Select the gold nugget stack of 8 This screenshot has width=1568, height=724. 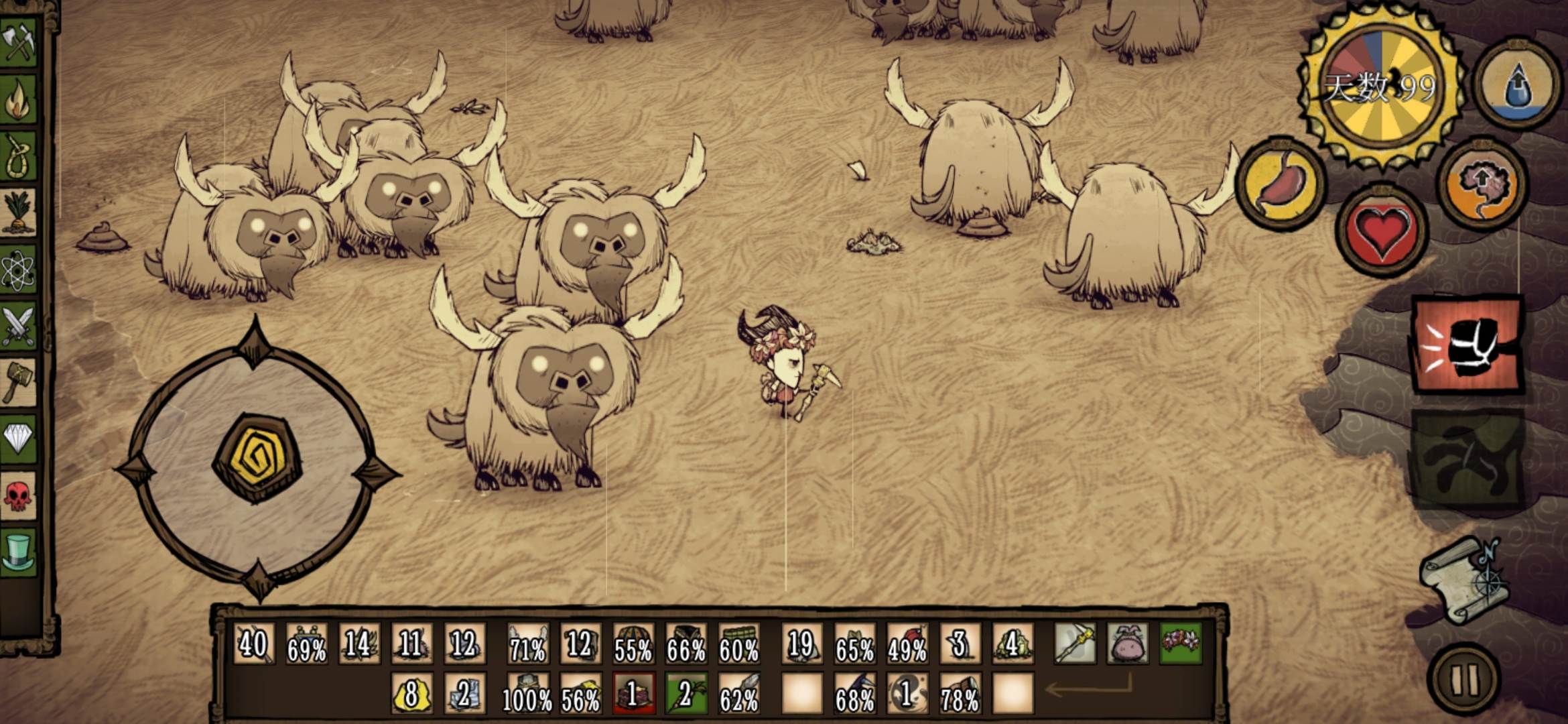(x=411, y=694)
